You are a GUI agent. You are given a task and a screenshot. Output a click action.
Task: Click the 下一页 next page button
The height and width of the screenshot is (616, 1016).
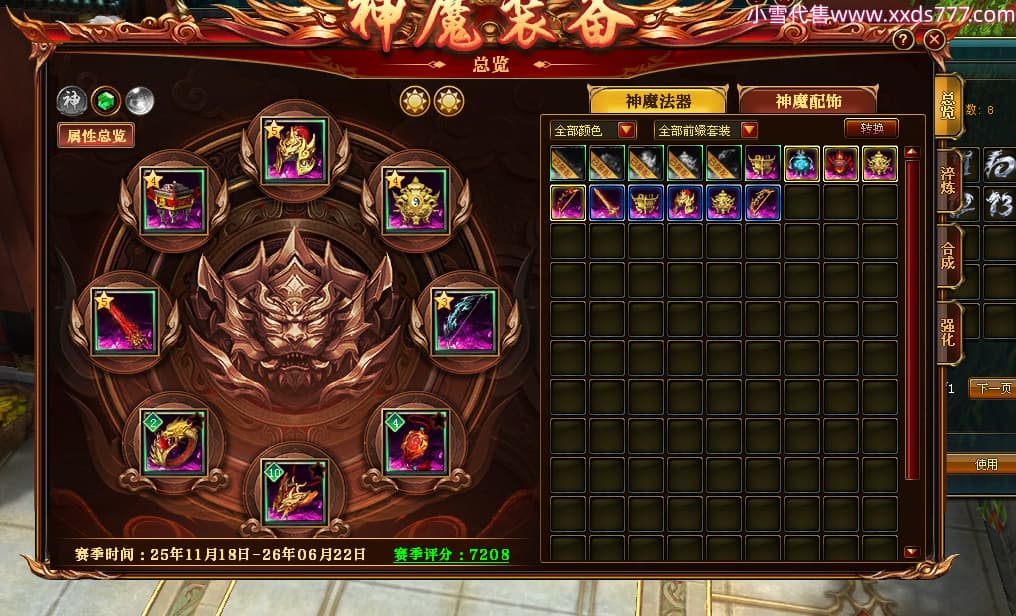point(990,388)
